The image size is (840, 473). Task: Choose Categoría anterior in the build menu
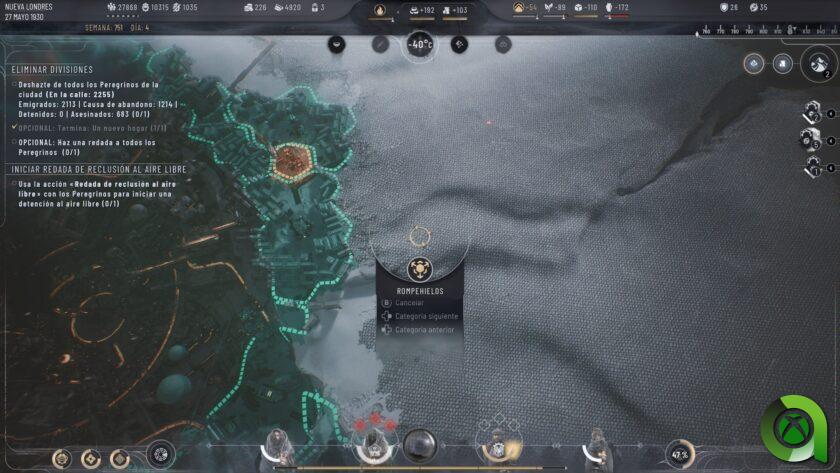[x=423, y=330]
